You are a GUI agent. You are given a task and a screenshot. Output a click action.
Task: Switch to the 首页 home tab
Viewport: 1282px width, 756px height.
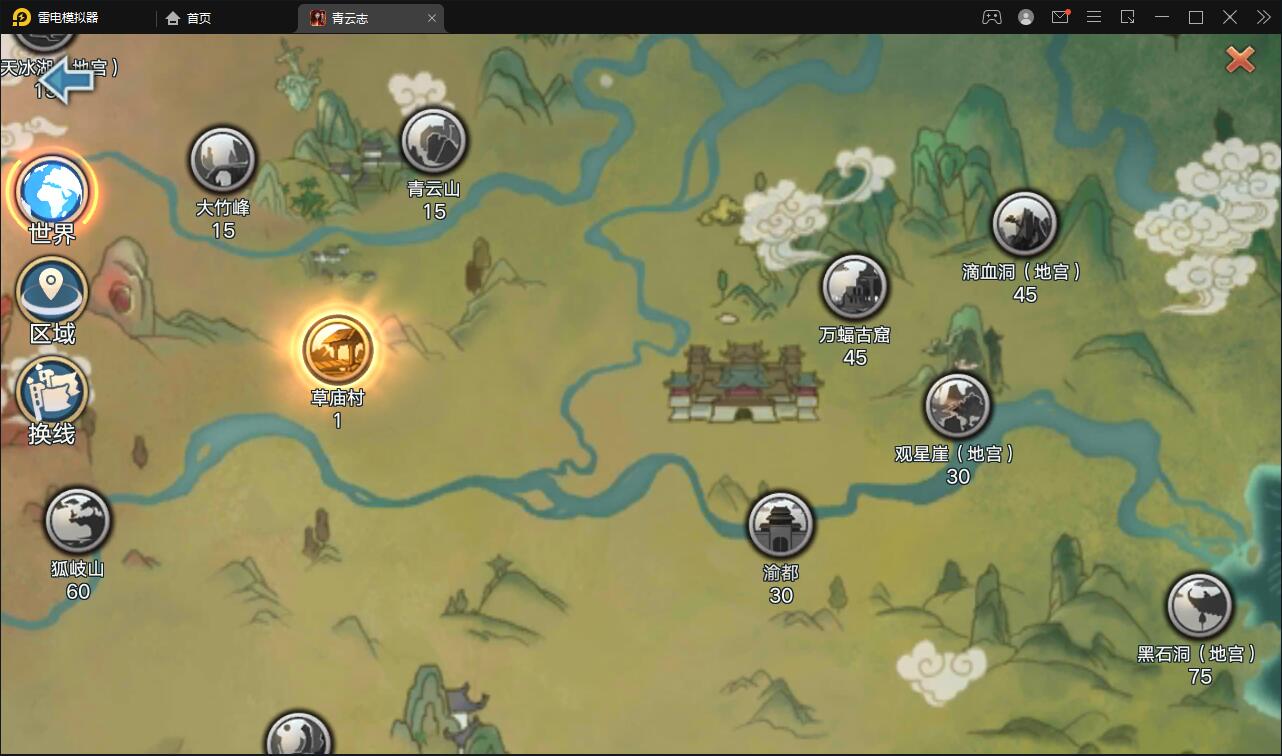click(x=188, y=18)
